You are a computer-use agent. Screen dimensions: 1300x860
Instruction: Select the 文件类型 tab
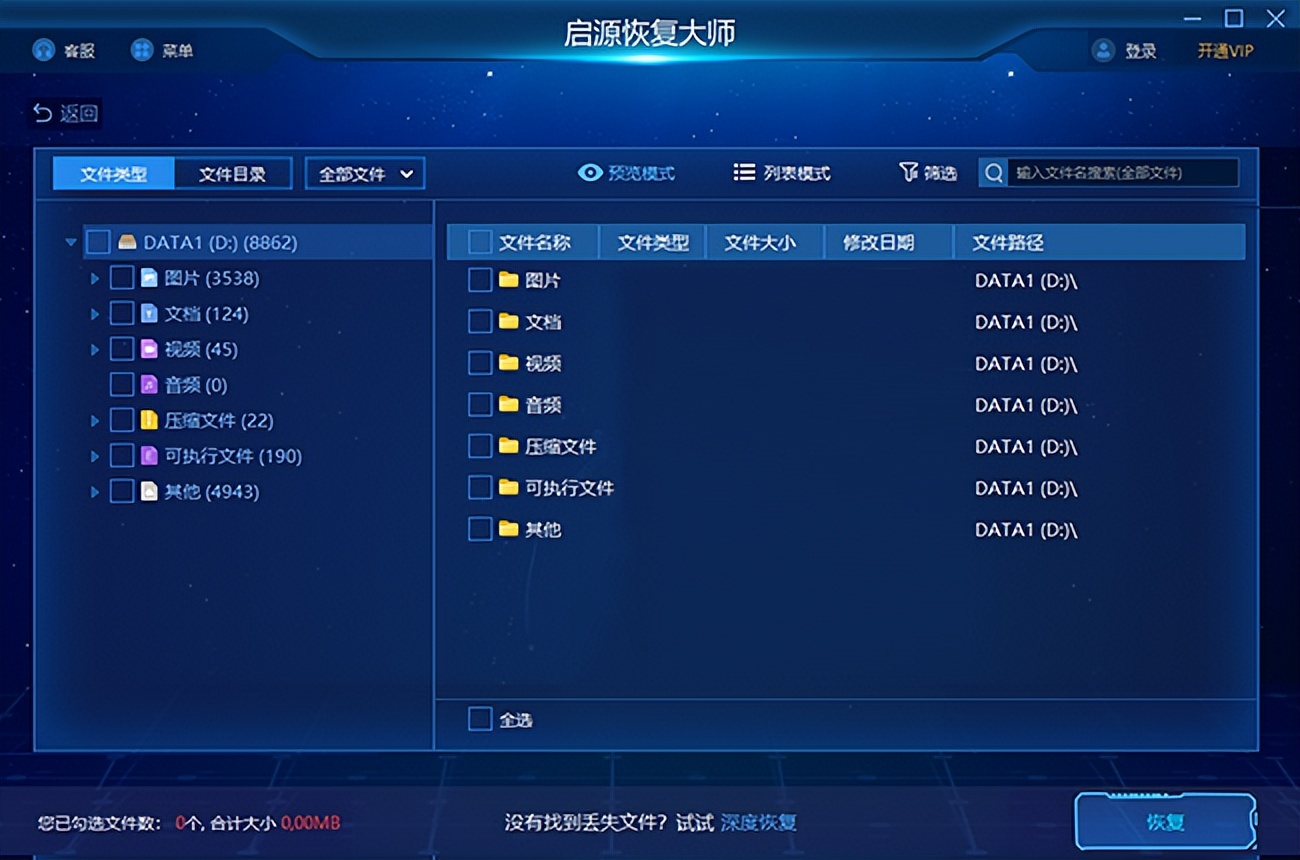tap(113, 172)
